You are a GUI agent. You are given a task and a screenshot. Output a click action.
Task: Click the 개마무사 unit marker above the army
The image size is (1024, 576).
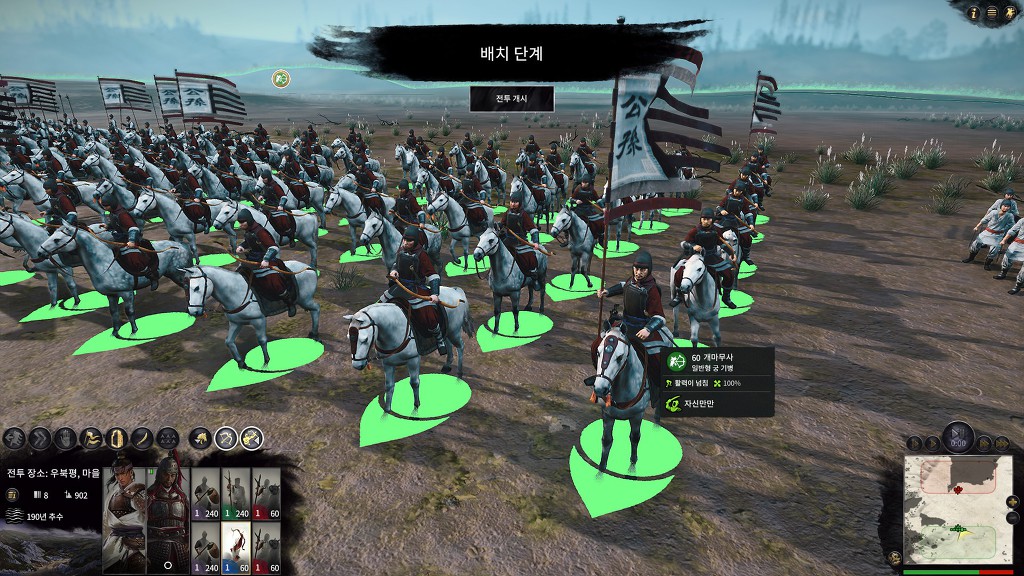pyautogui.click(x=283, y=77)
